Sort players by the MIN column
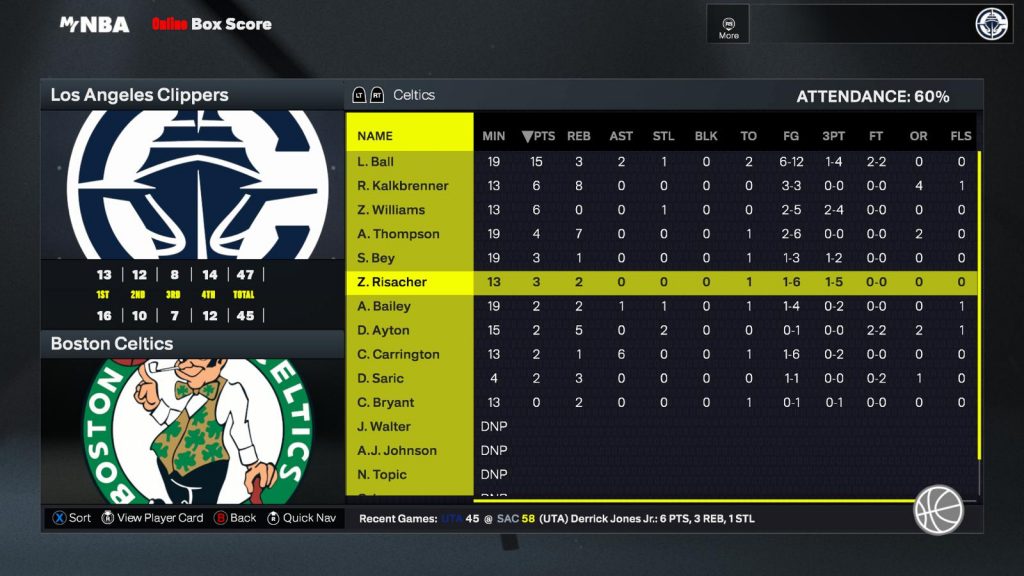The height and width of the screenshot is (576, 1024). point(494,136)
